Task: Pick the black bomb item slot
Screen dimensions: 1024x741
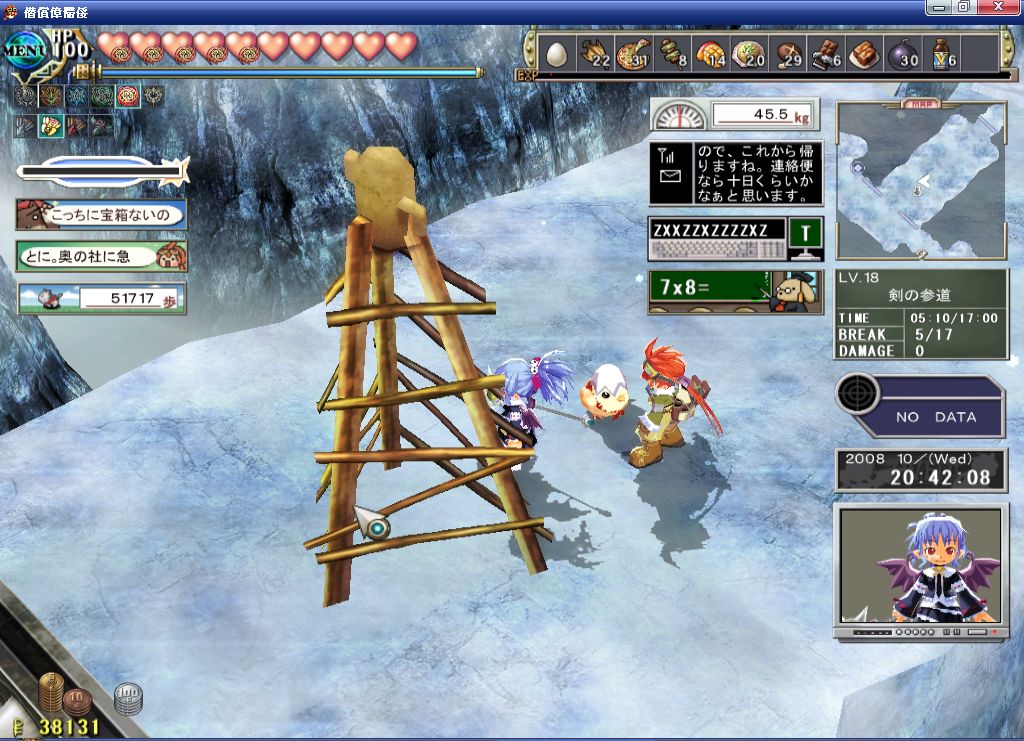Action: [x=904, y=54]
